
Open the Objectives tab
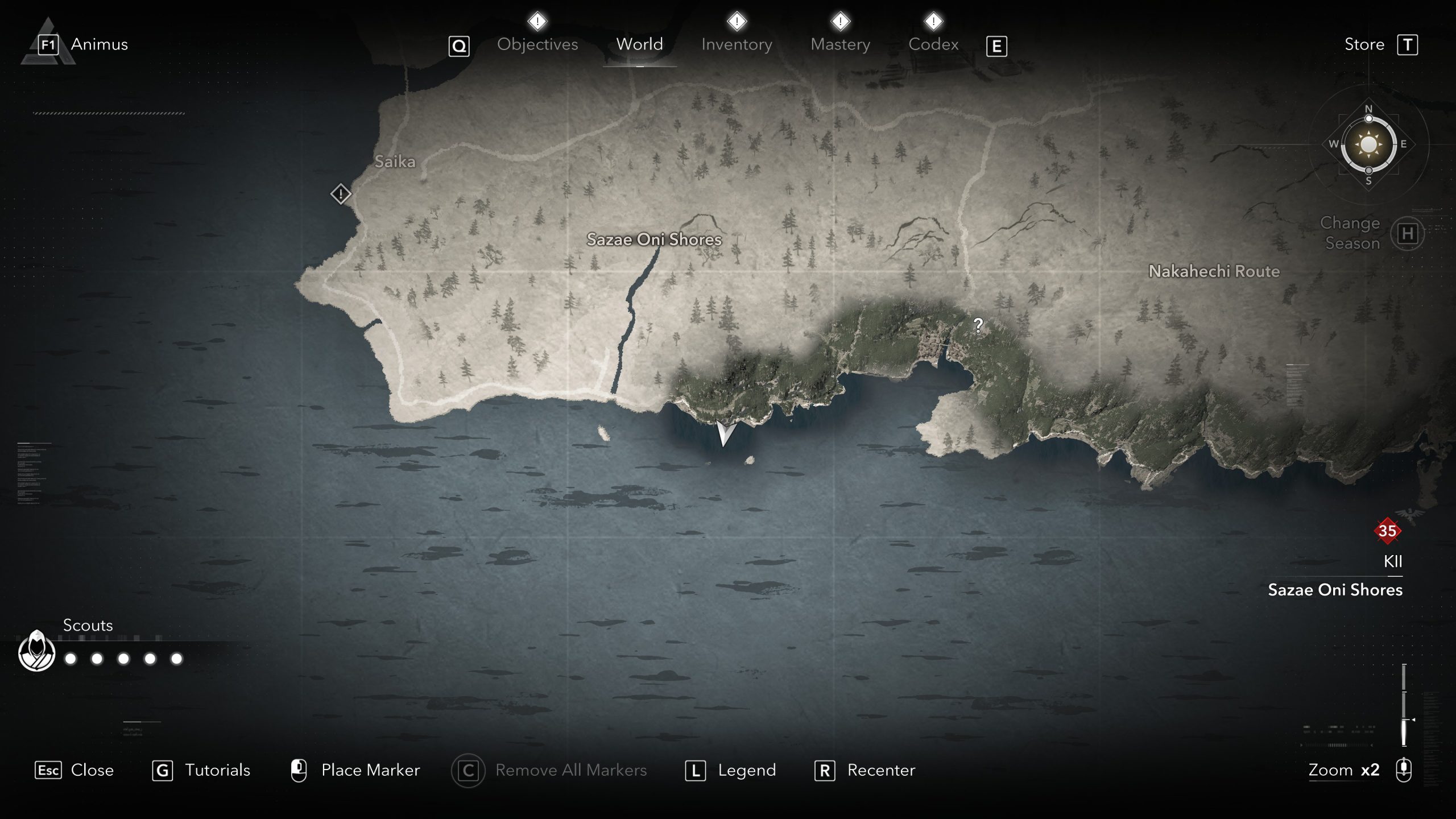[x=537, y=44]
